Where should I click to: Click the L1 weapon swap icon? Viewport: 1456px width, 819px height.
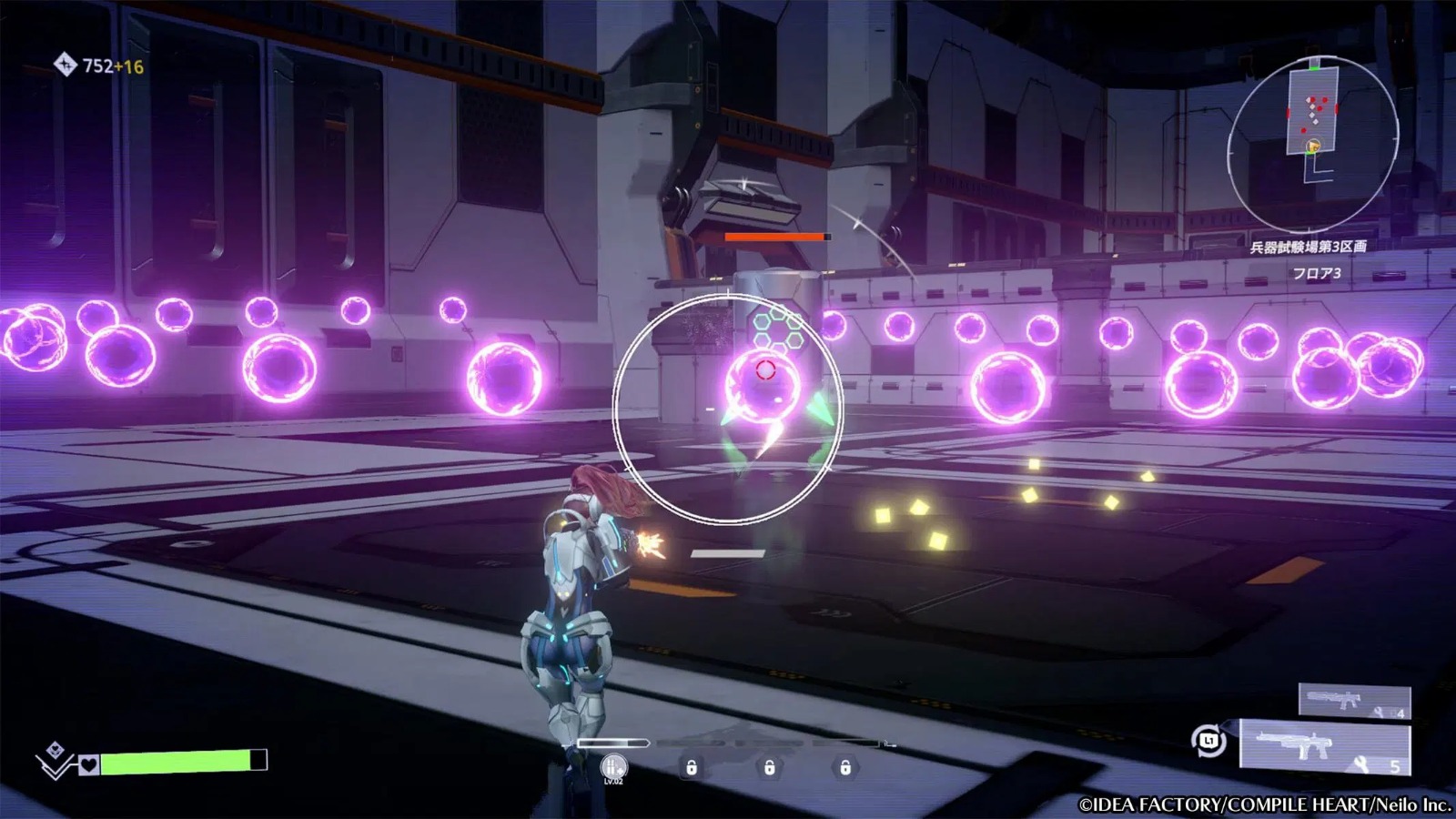[1207, 740]
